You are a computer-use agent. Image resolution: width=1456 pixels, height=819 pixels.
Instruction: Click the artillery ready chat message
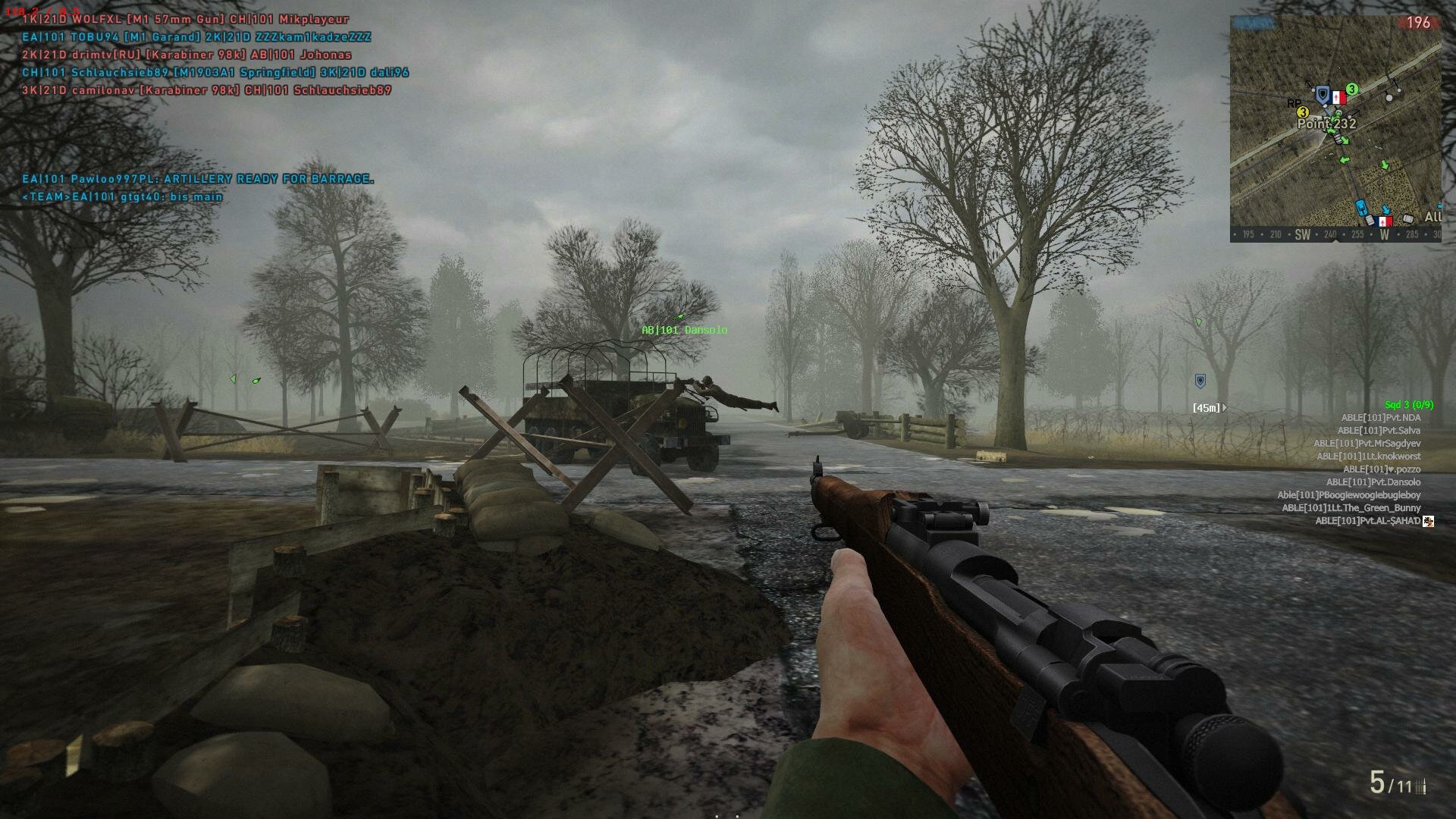click(197, 179)
